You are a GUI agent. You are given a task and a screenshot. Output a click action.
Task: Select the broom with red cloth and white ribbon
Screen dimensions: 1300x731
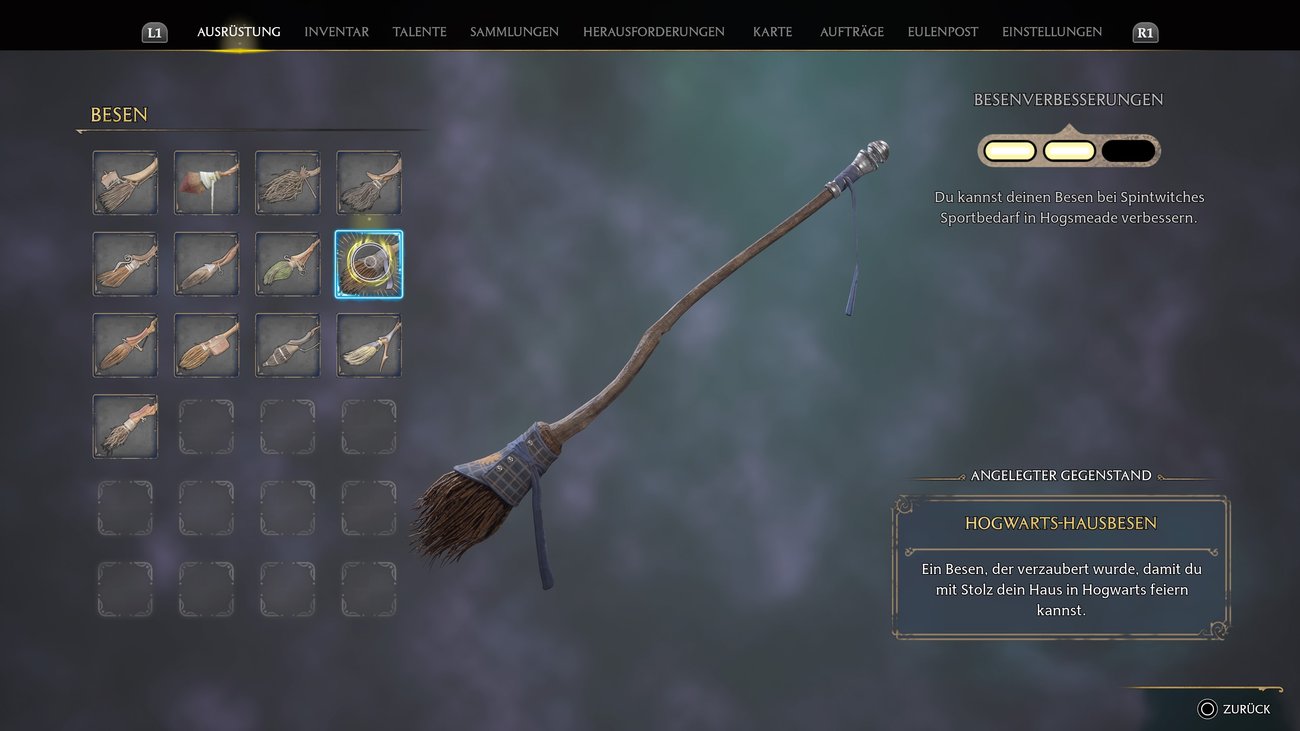(x=207, y=183)
